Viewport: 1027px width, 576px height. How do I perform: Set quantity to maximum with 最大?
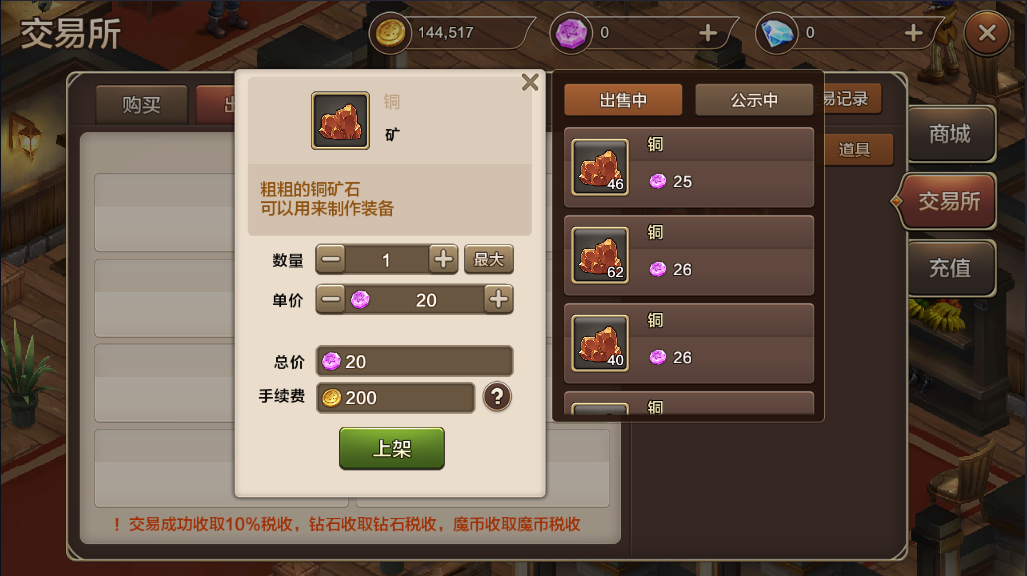(488, 259)
